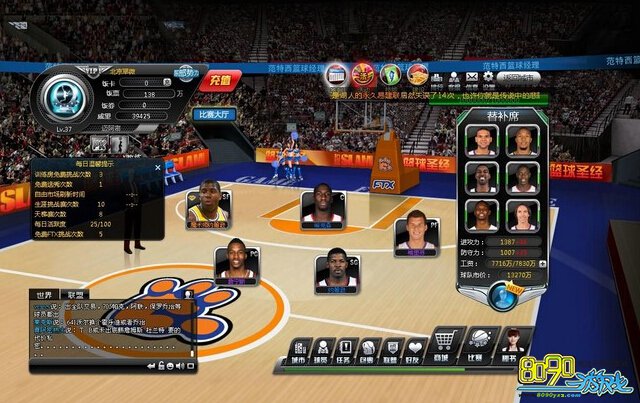Select the yellow-jersey starter player card
640x403 pixels.
(208, 207)
